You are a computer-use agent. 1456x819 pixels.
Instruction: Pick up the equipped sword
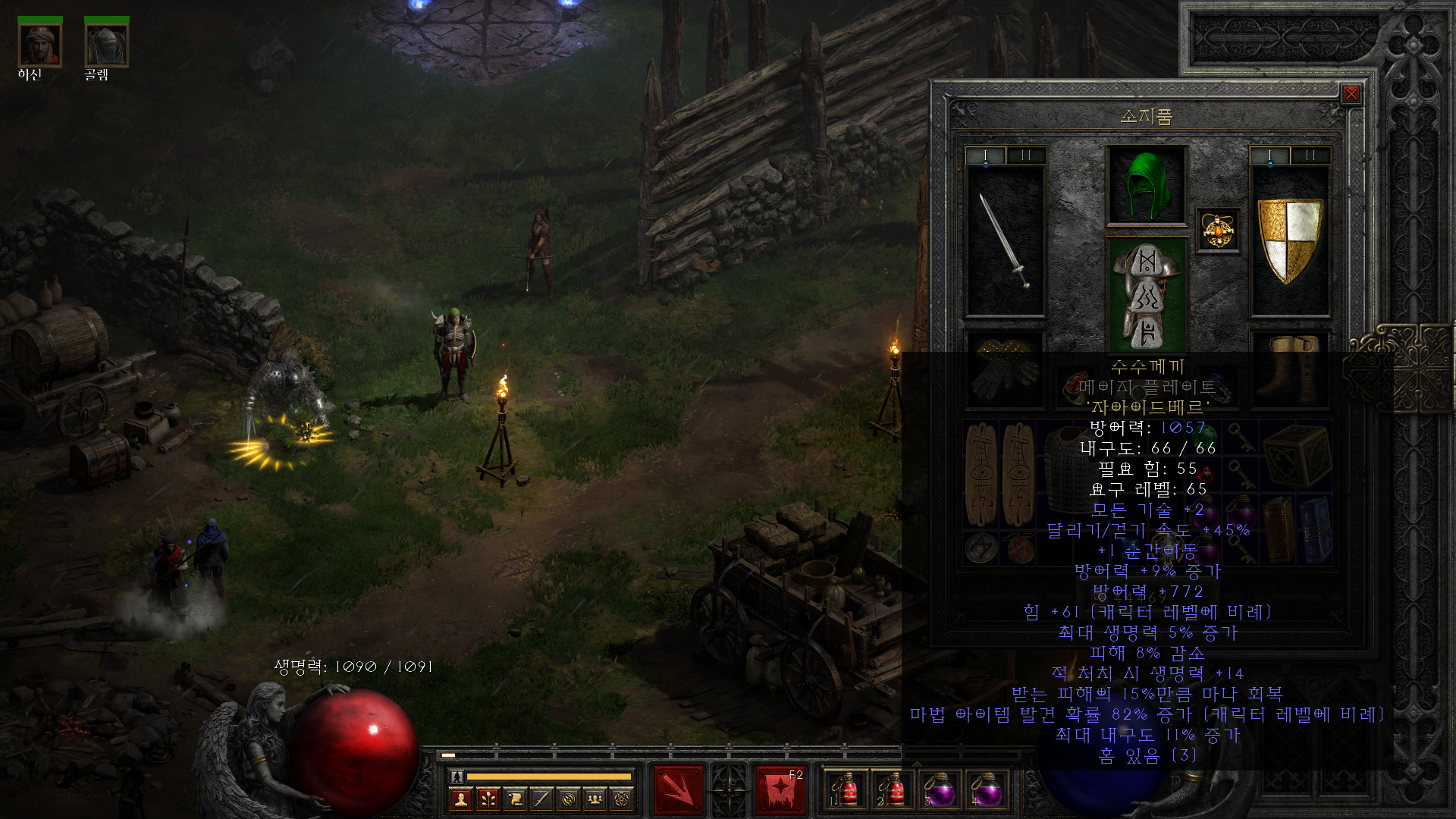(x=1005, y=241)
